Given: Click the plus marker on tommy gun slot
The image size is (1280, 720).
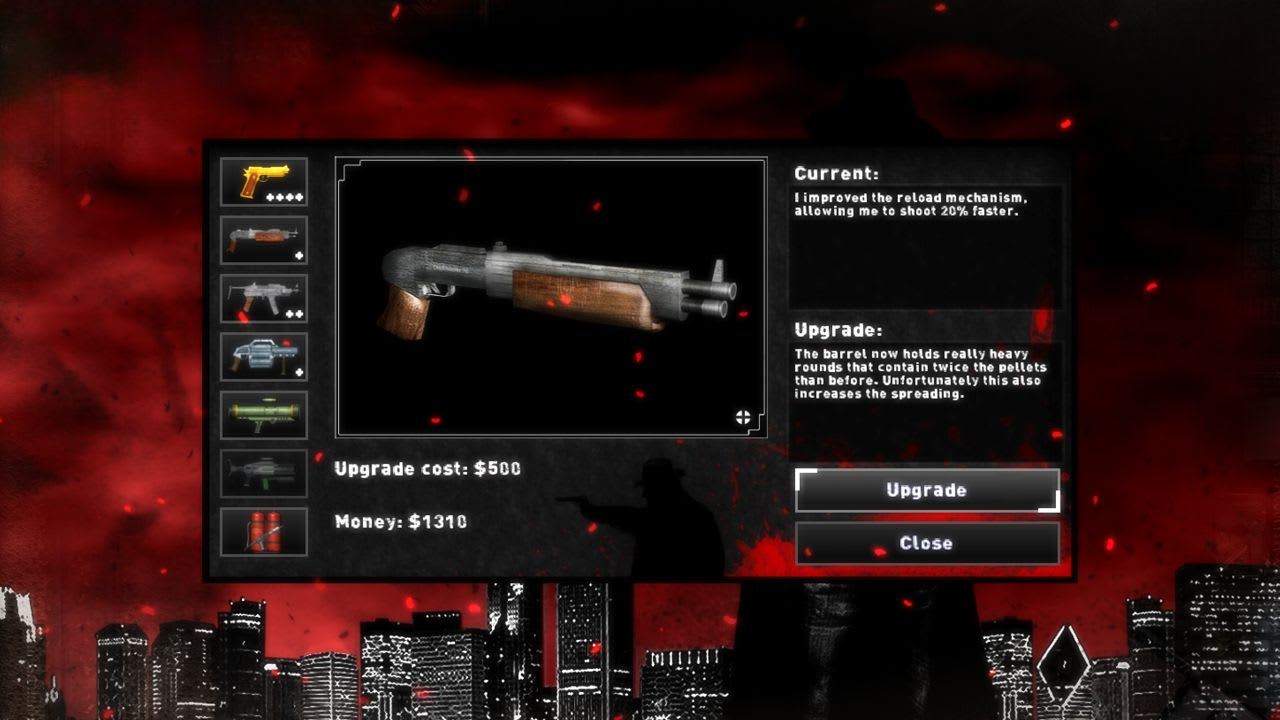Looking at the screenshot, I should (x=299, y=258).
